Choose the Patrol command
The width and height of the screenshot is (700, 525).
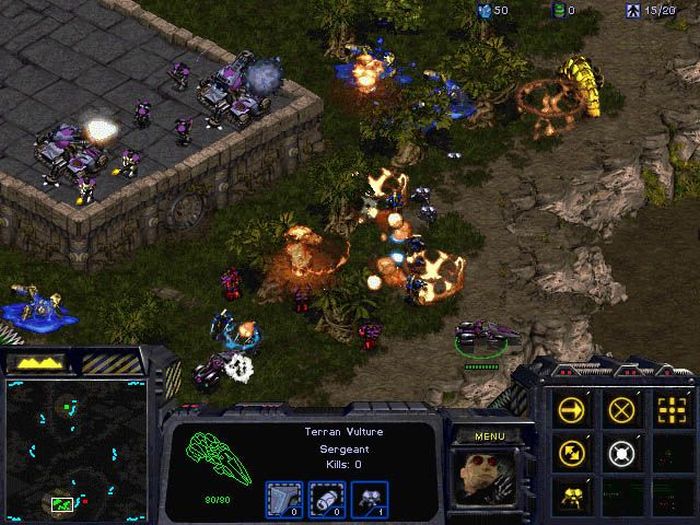click(573, 453)
